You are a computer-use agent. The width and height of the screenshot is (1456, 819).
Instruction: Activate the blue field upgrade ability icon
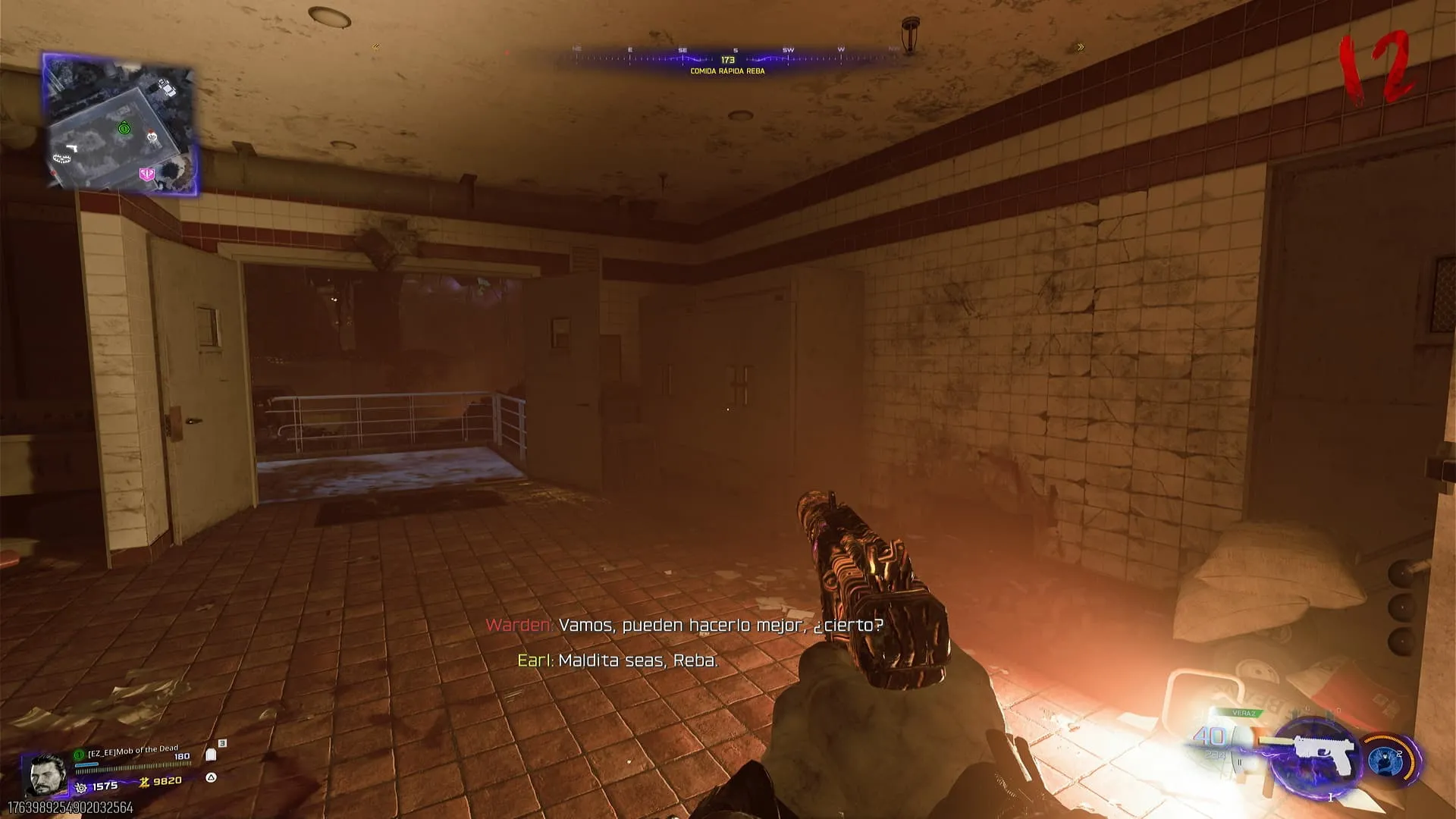(1385, 759)
